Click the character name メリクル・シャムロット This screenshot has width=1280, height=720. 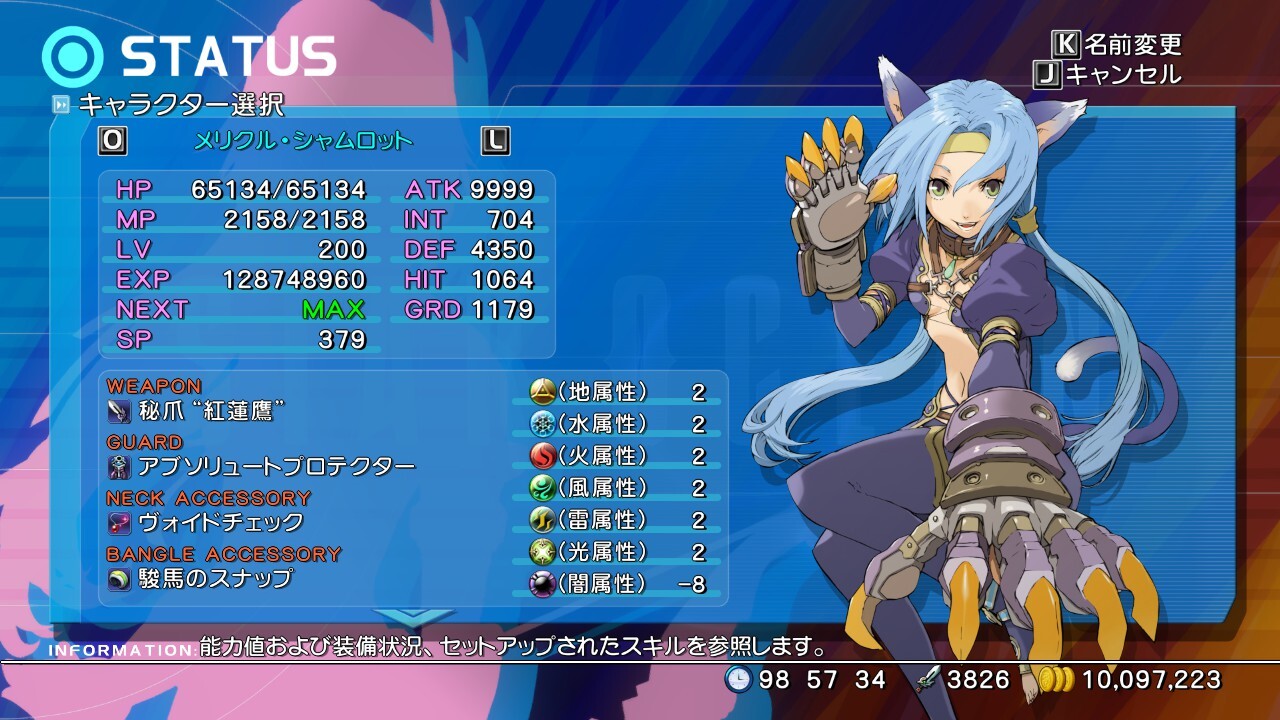303,141
